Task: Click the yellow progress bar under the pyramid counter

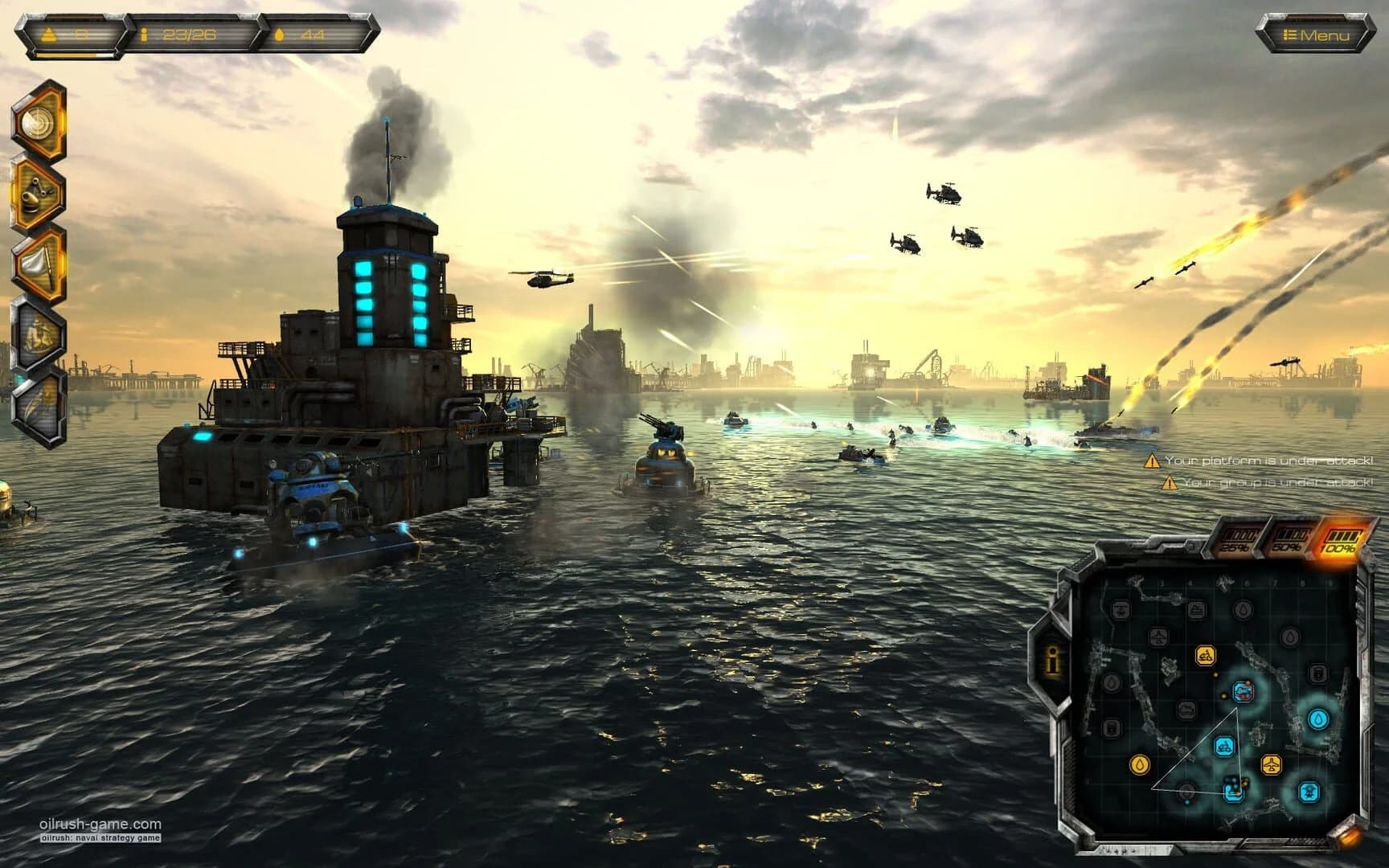Action: pyautogui.click(x=64, y=56)
